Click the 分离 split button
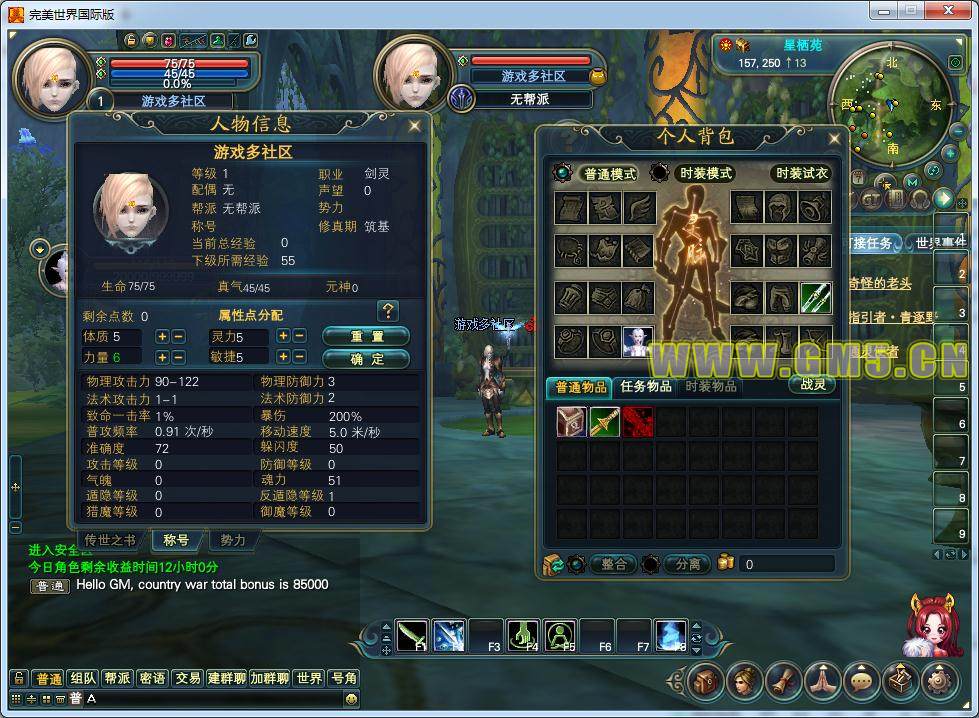 [x=688, y=564]
